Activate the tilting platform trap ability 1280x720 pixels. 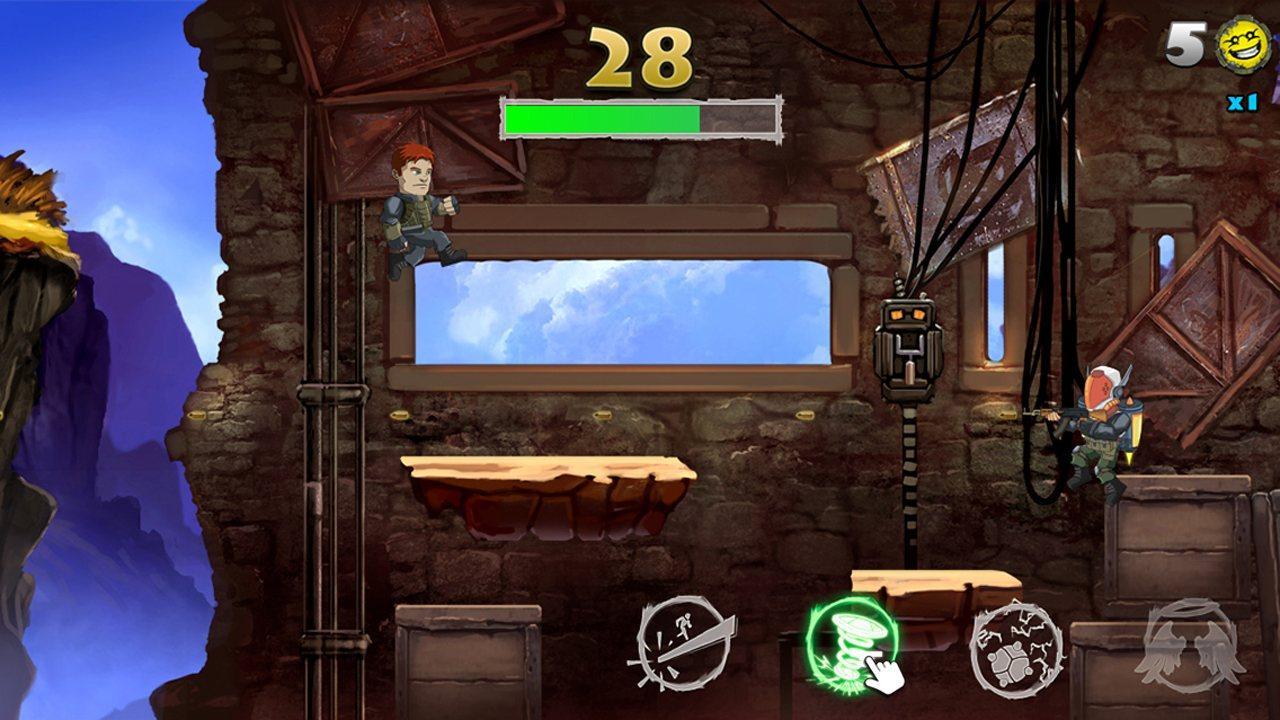click(x=684, y=643)
